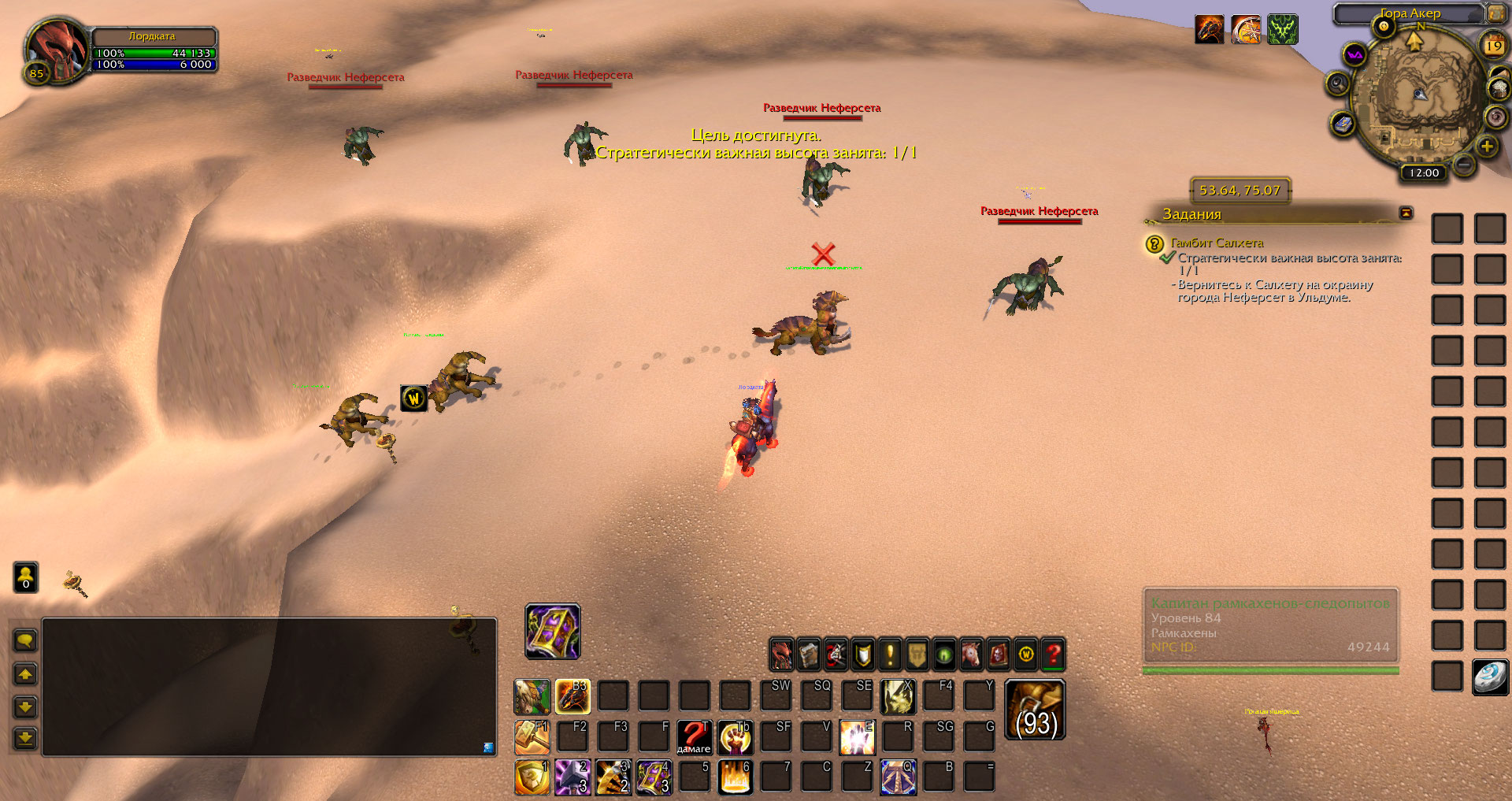Open the red question mark help button
The height and width of the screenshot is (801, 1512).
1053,654
